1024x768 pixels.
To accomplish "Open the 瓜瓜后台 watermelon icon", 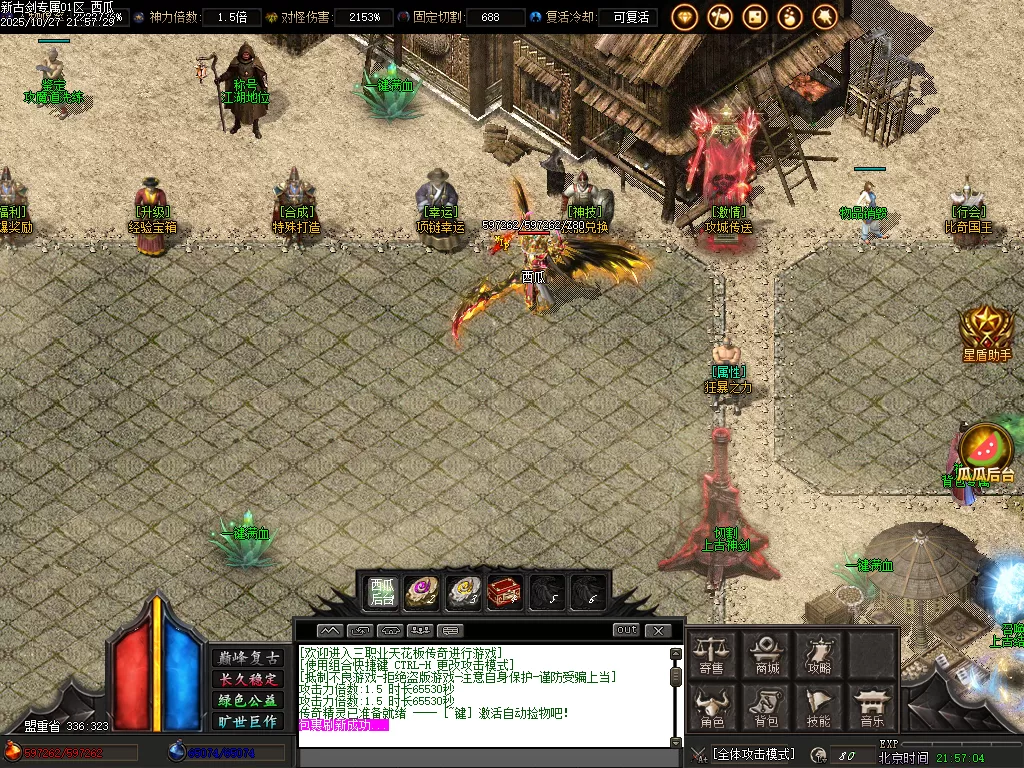I will click(986, 452).
